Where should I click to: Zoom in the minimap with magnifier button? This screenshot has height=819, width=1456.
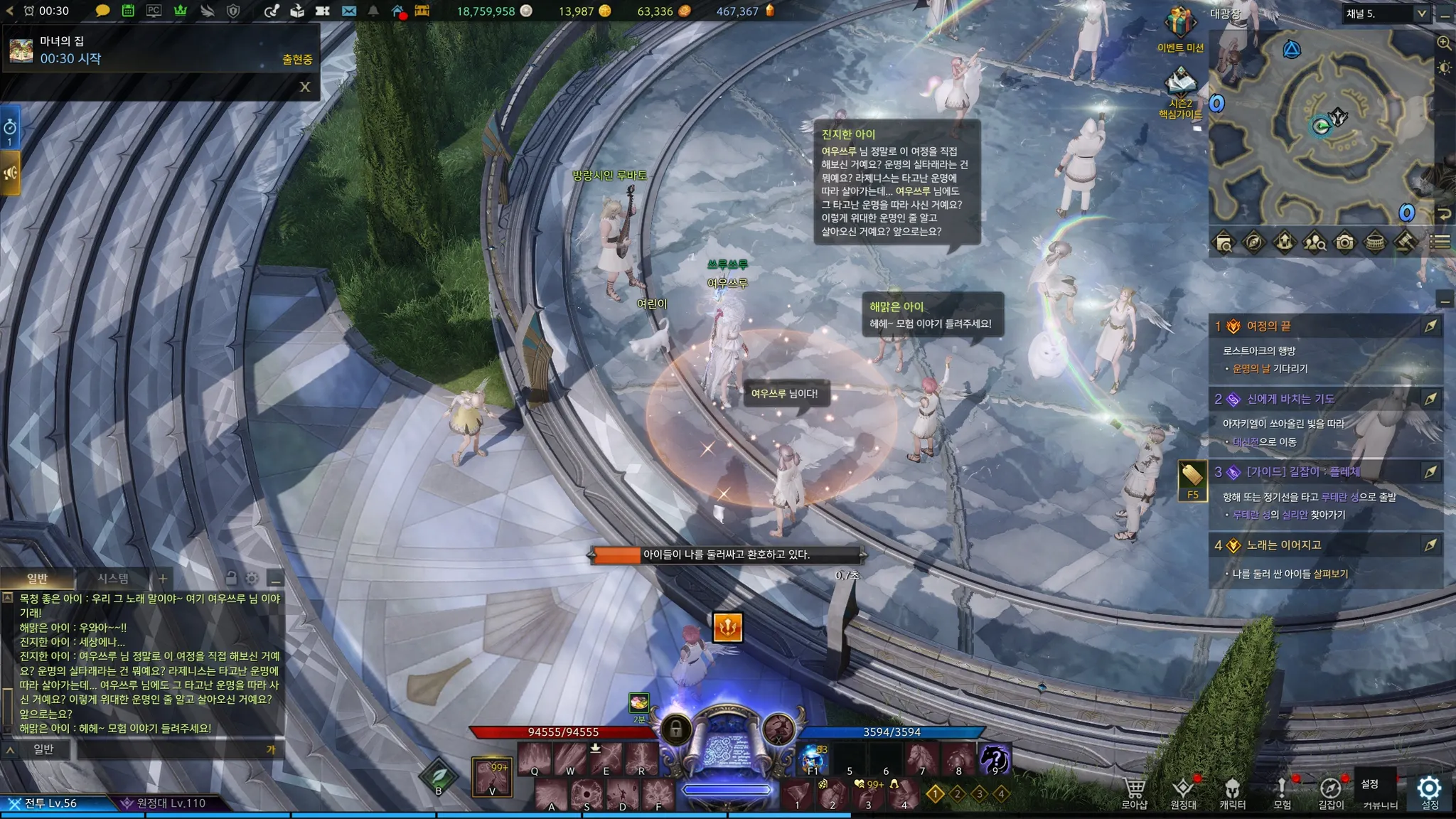[1444, 43]
